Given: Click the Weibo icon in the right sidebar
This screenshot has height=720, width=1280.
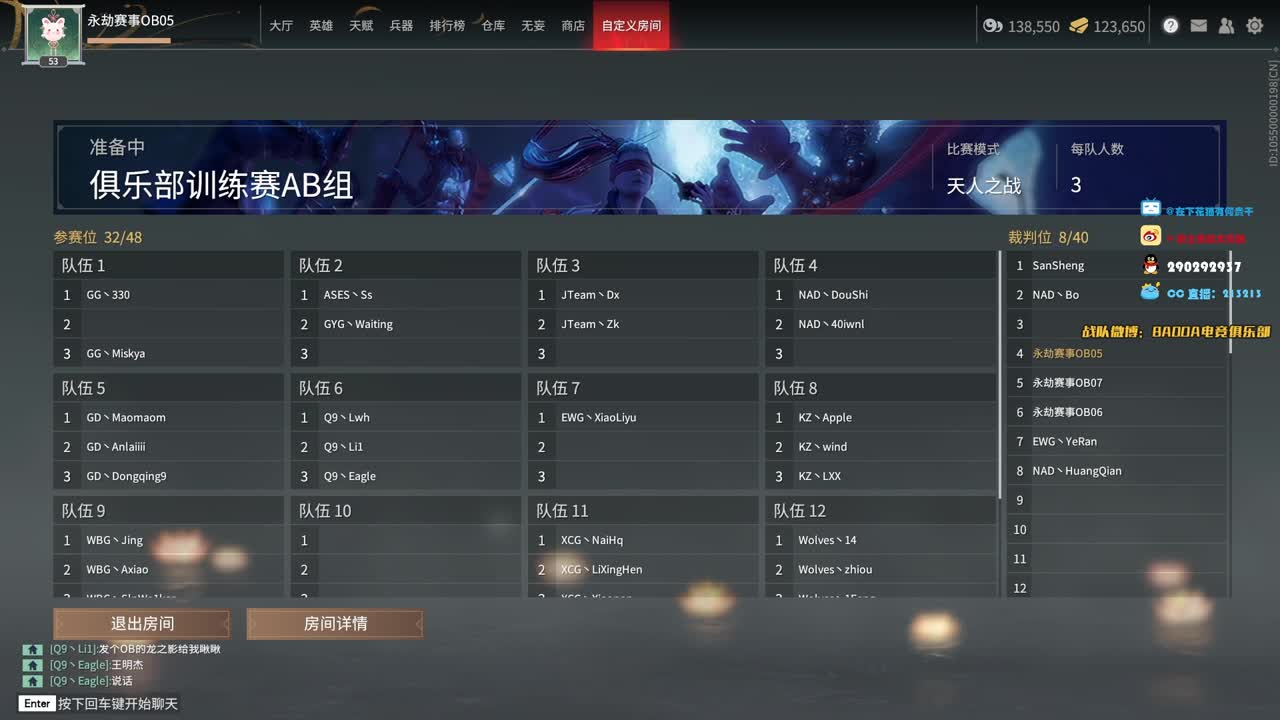Looking at the screenshot, I should [x=1150, y=234].
